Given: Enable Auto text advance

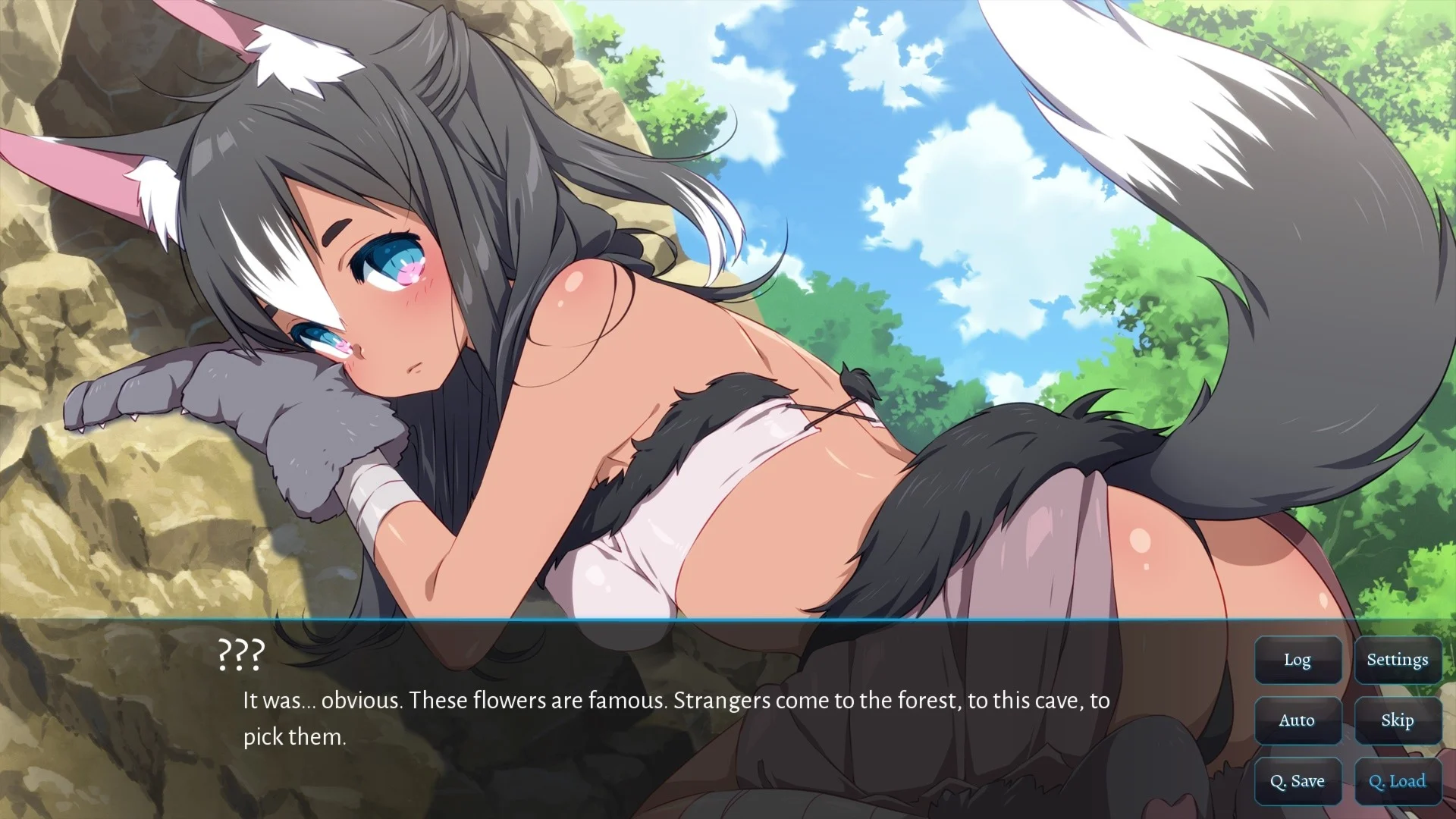Looking at the screenshot, I should pyautogui.click(x=1298, y=720).
